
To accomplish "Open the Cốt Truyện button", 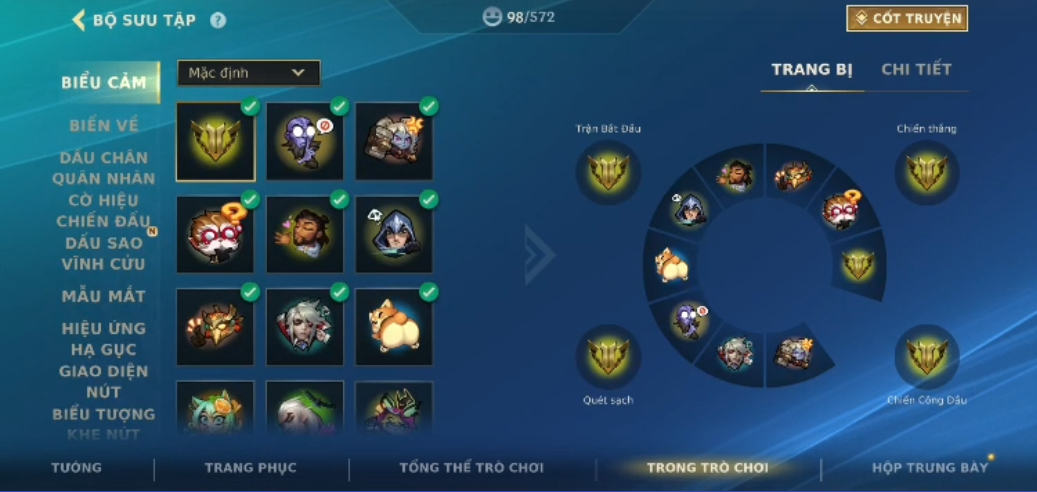I will coord(907,19).
